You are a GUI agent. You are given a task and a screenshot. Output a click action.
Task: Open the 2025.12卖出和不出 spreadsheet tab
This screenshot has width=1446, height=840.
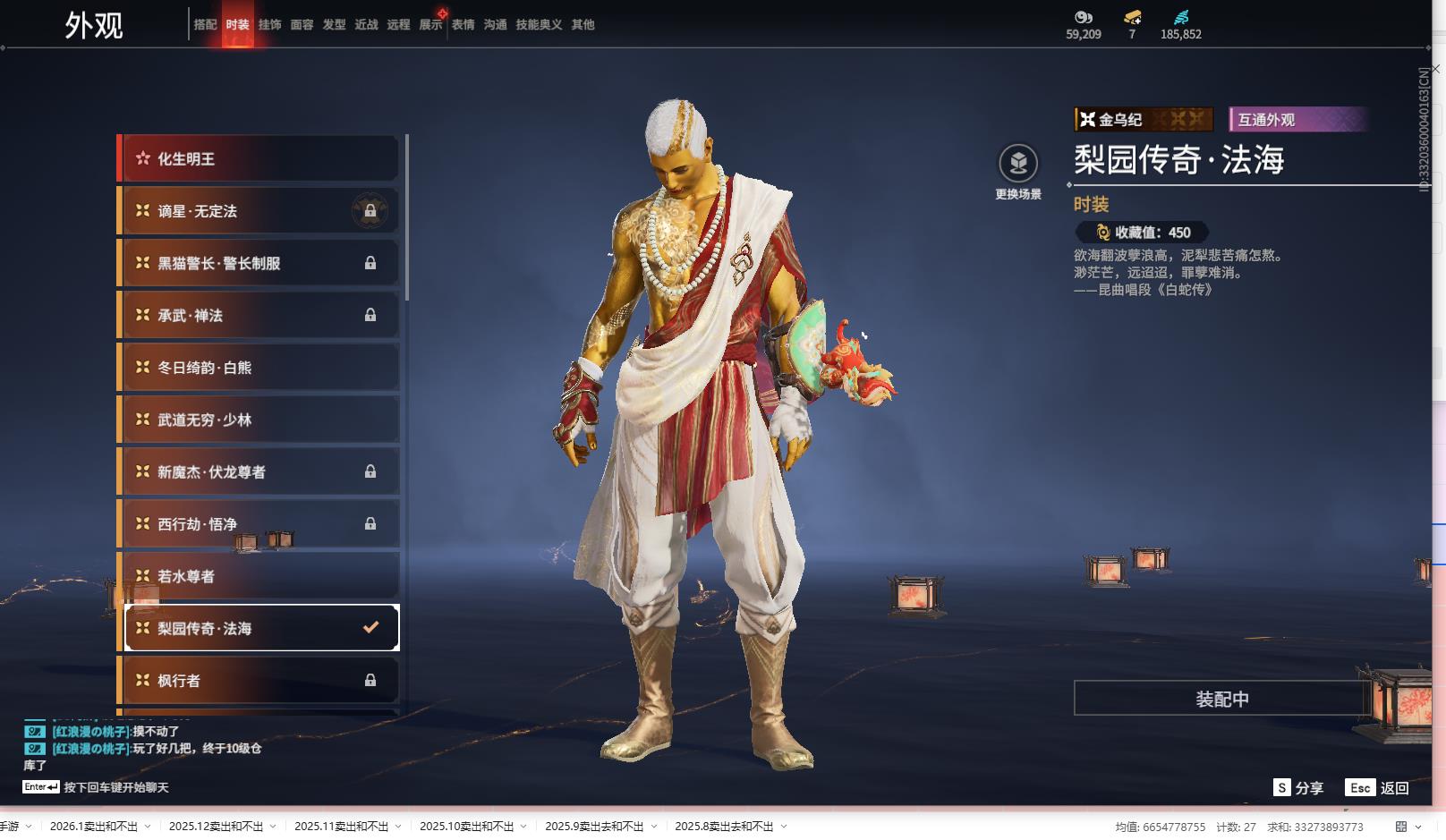(216, 827)
